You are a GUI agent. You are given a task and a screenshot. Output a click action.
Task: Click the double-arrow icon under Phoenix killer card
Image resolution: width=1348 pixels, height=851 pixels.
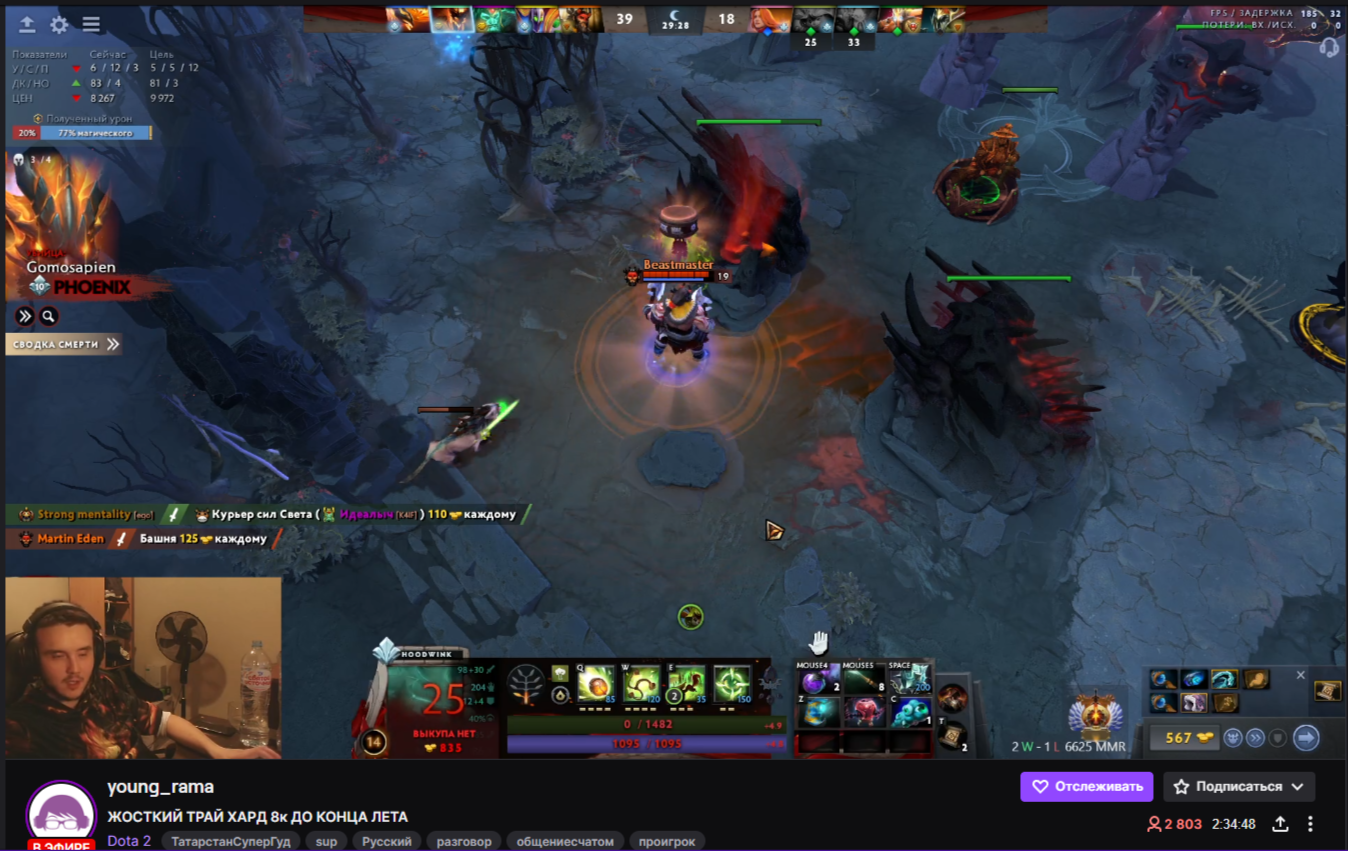[x=25, y=317]
